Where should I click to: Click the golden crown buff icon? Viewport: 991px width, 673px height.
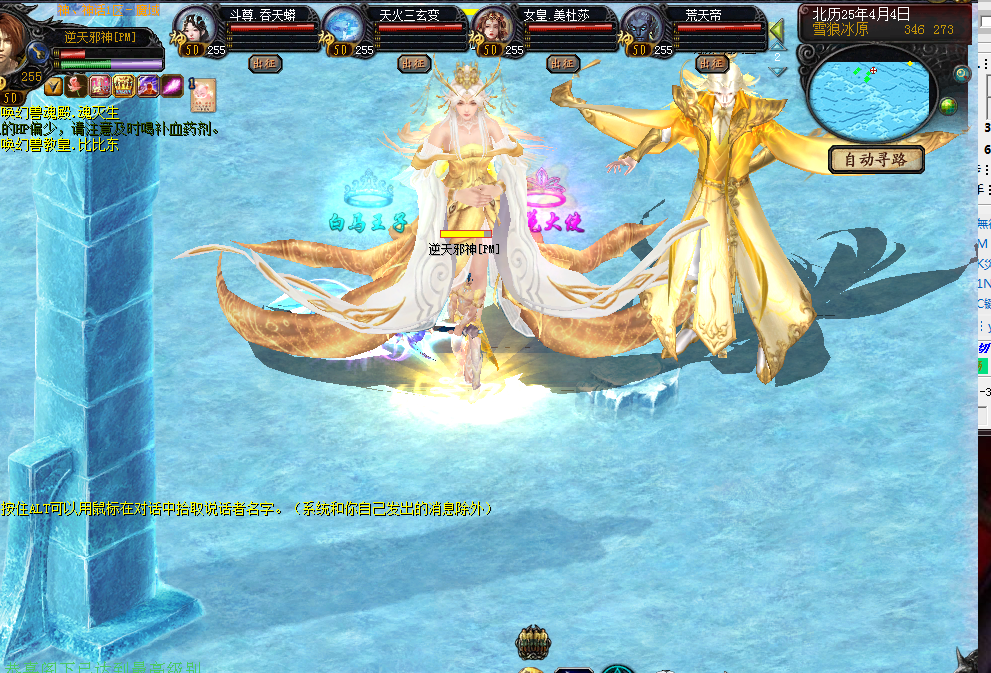(x=124, y=85)
